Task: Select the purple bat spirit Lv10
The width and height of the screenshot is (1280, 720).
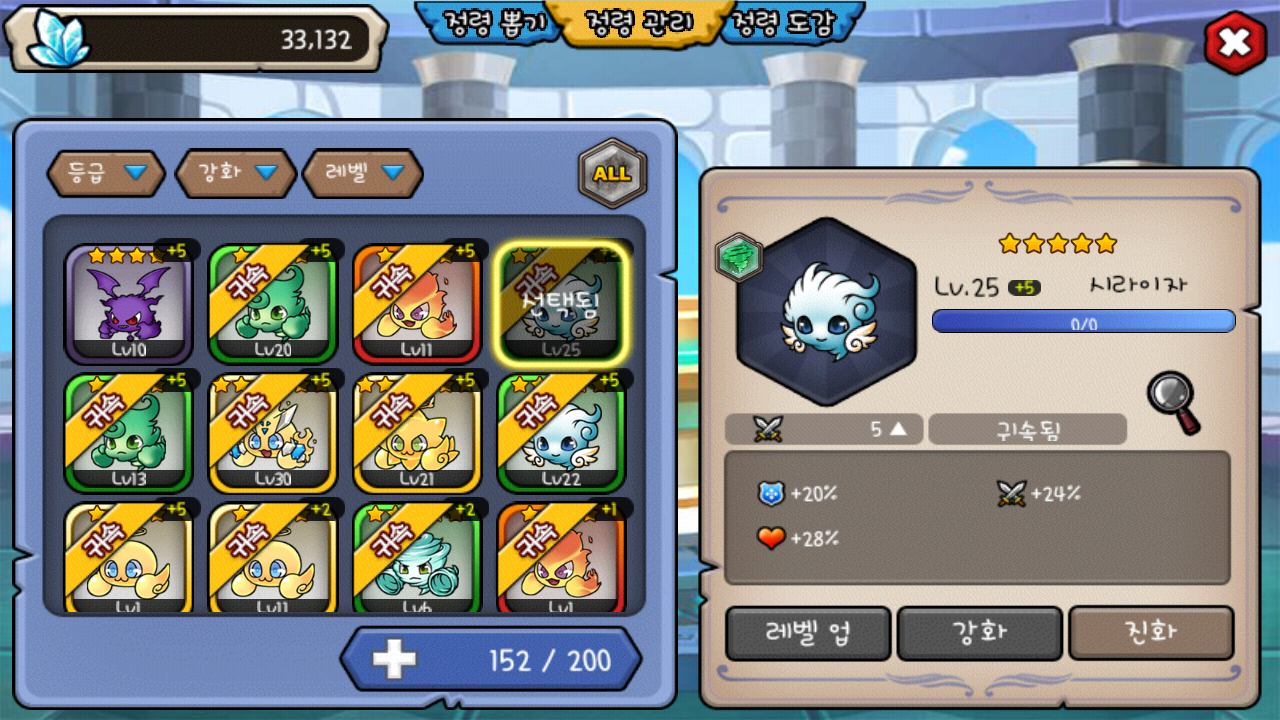Action: pos(128,303)
